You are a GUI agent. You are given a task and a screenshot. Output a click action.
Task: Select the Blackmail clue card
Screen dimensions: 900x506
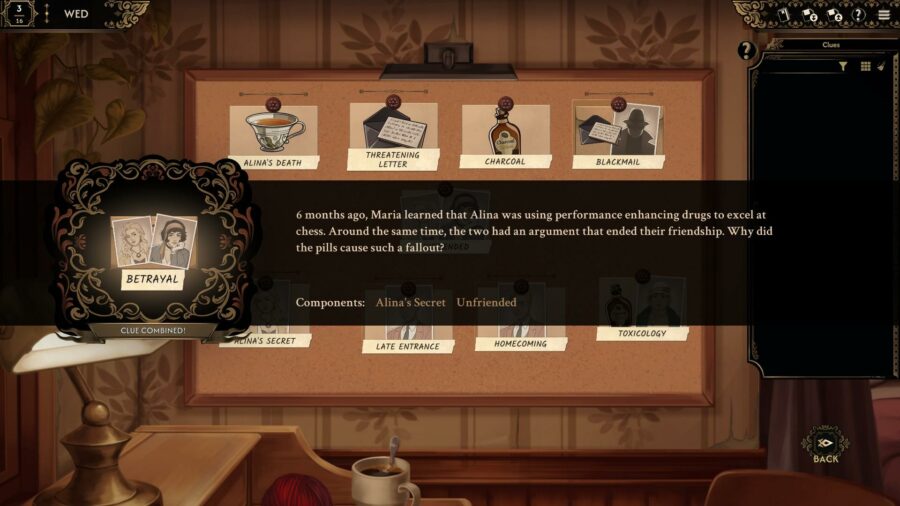[x=617, y=134]
